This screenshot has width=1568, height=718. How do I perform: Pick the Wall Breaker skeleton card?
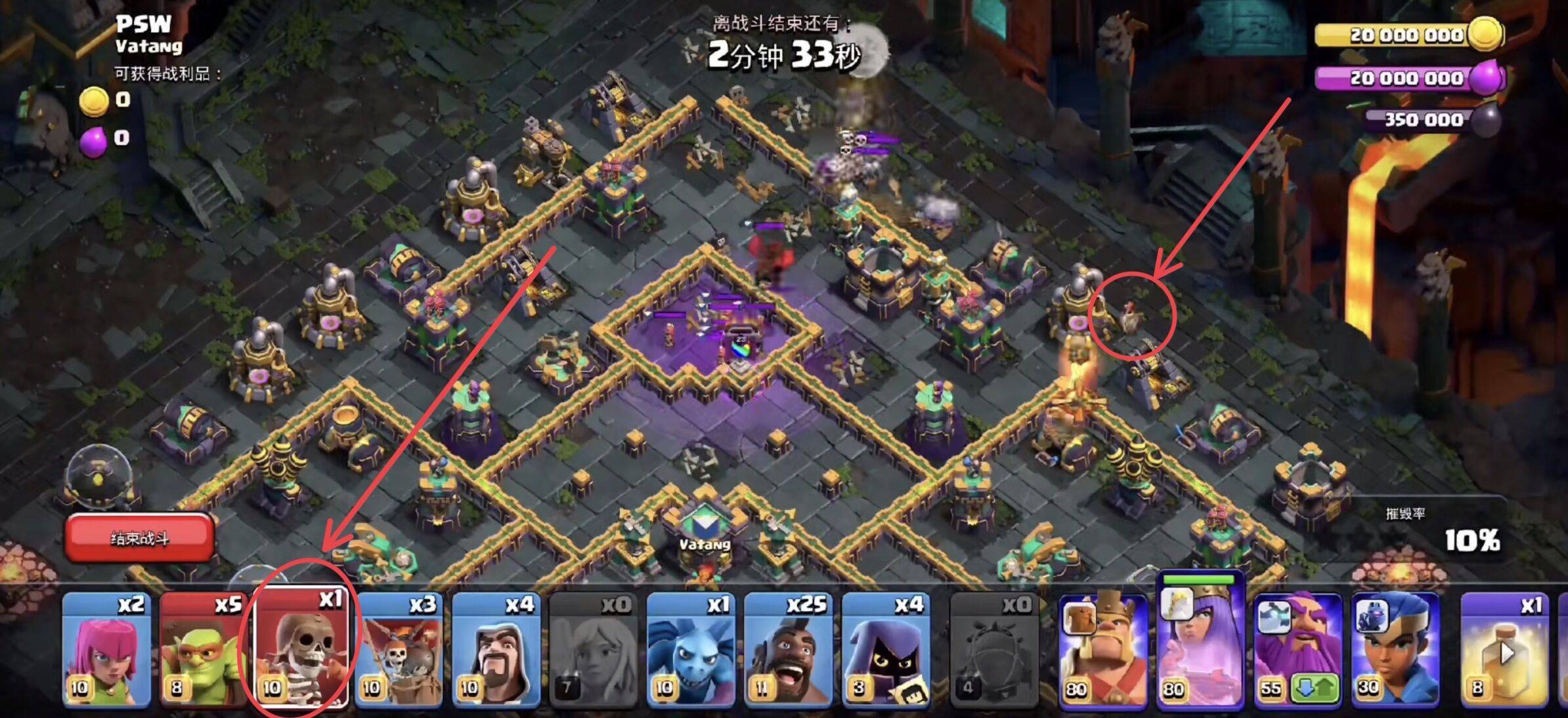pyautogui.click(x=301, y=650)
